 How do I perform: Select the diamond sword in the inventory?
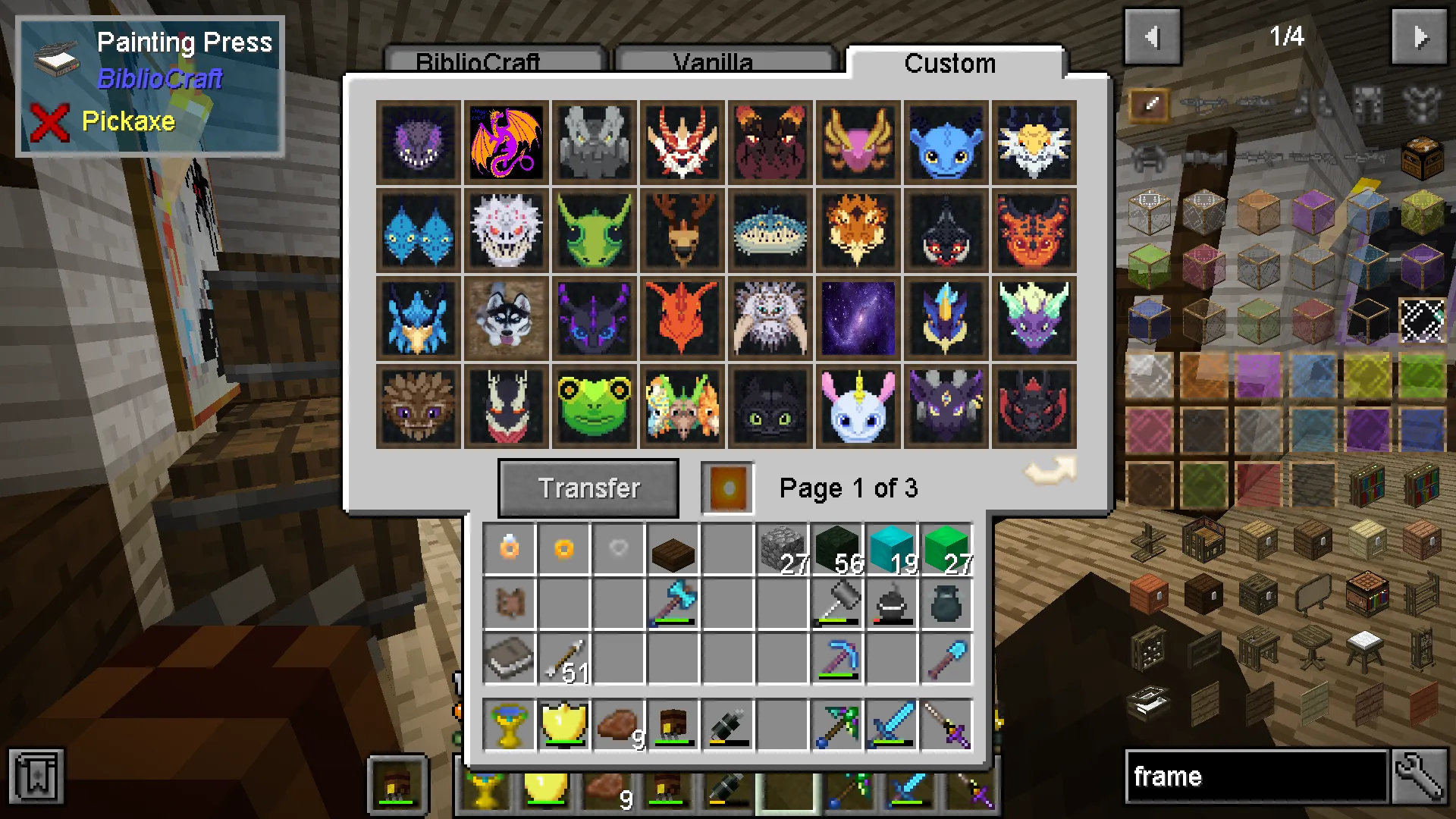[891, 724]
